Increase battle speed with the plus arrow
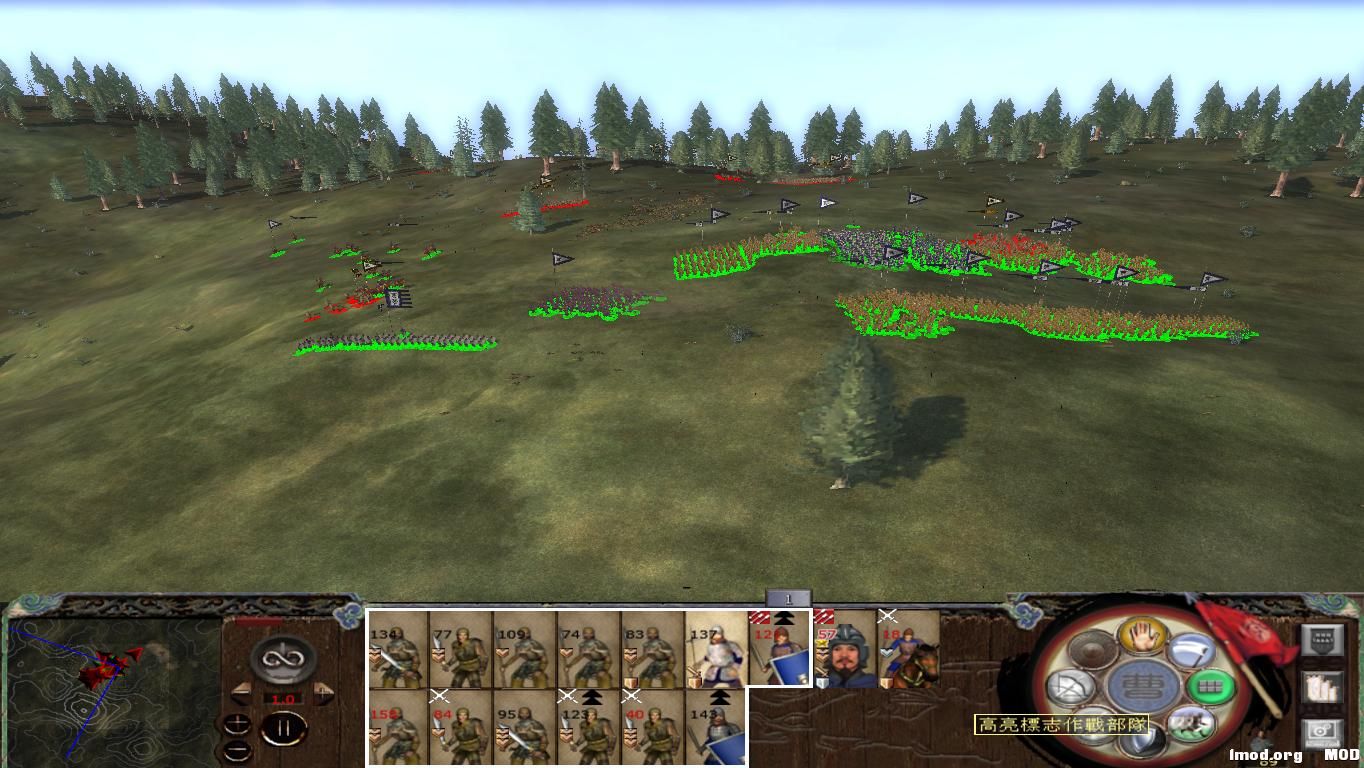The width and height of the screenshot is (1364, 768). (323, 691)
